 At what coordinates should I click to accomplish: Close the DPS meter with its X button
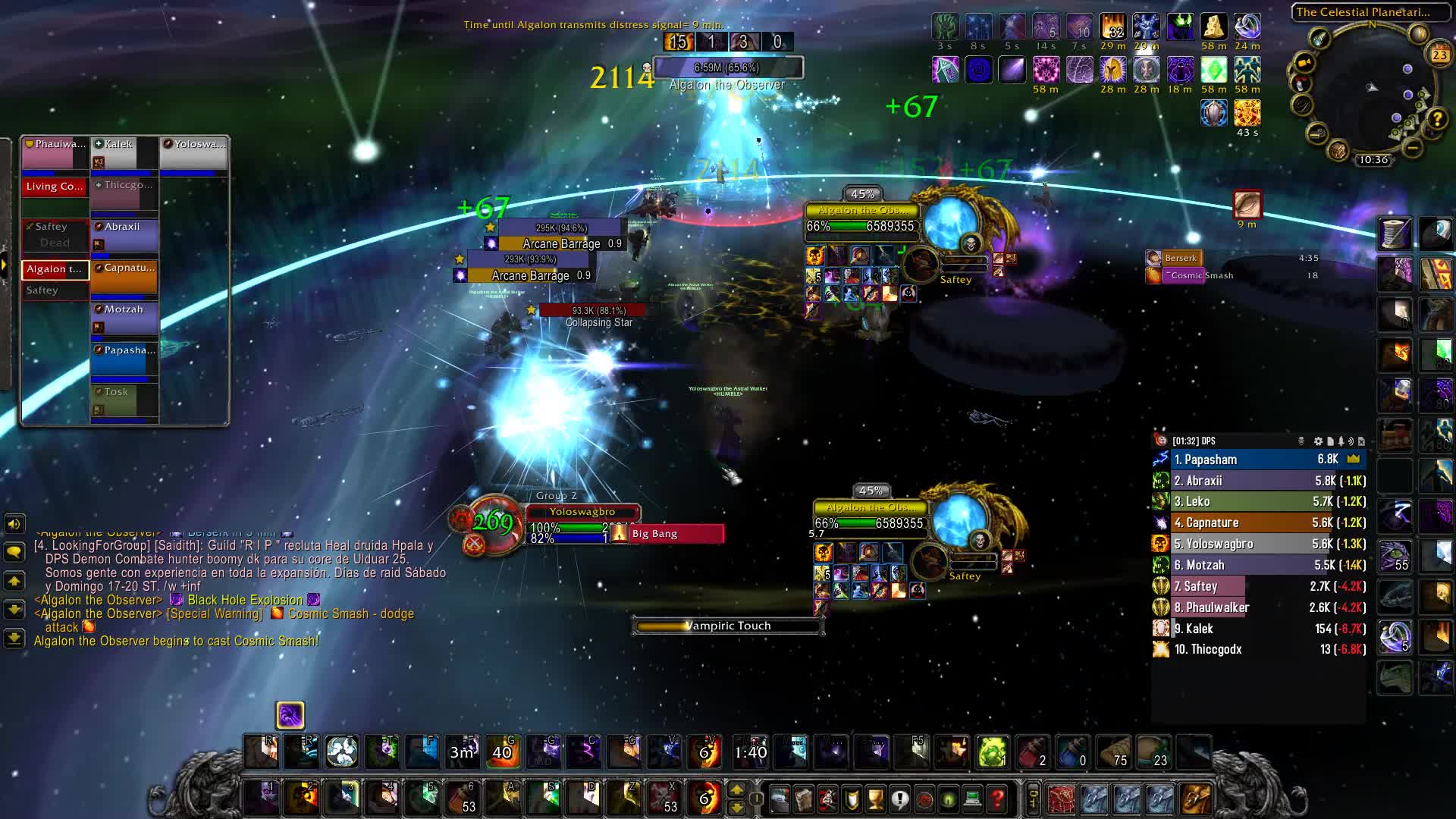pyautogui.click(x=1361, y=441)
